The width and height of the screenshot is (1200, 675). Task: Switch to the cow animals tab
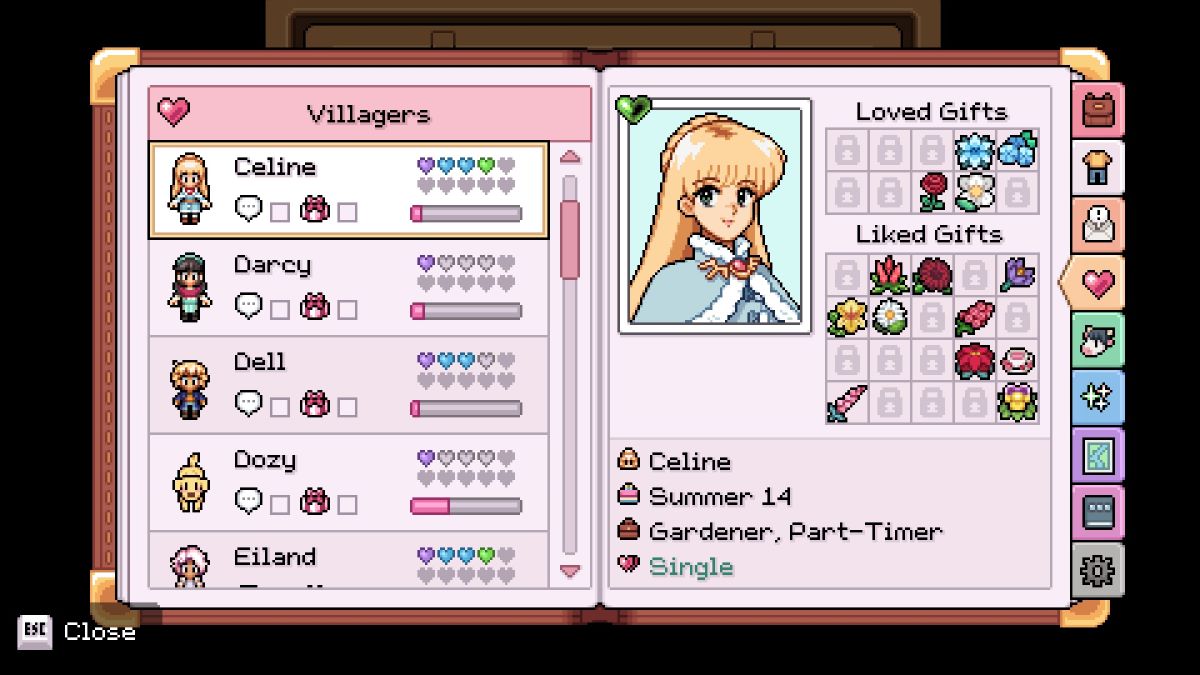pos(1098,341)
